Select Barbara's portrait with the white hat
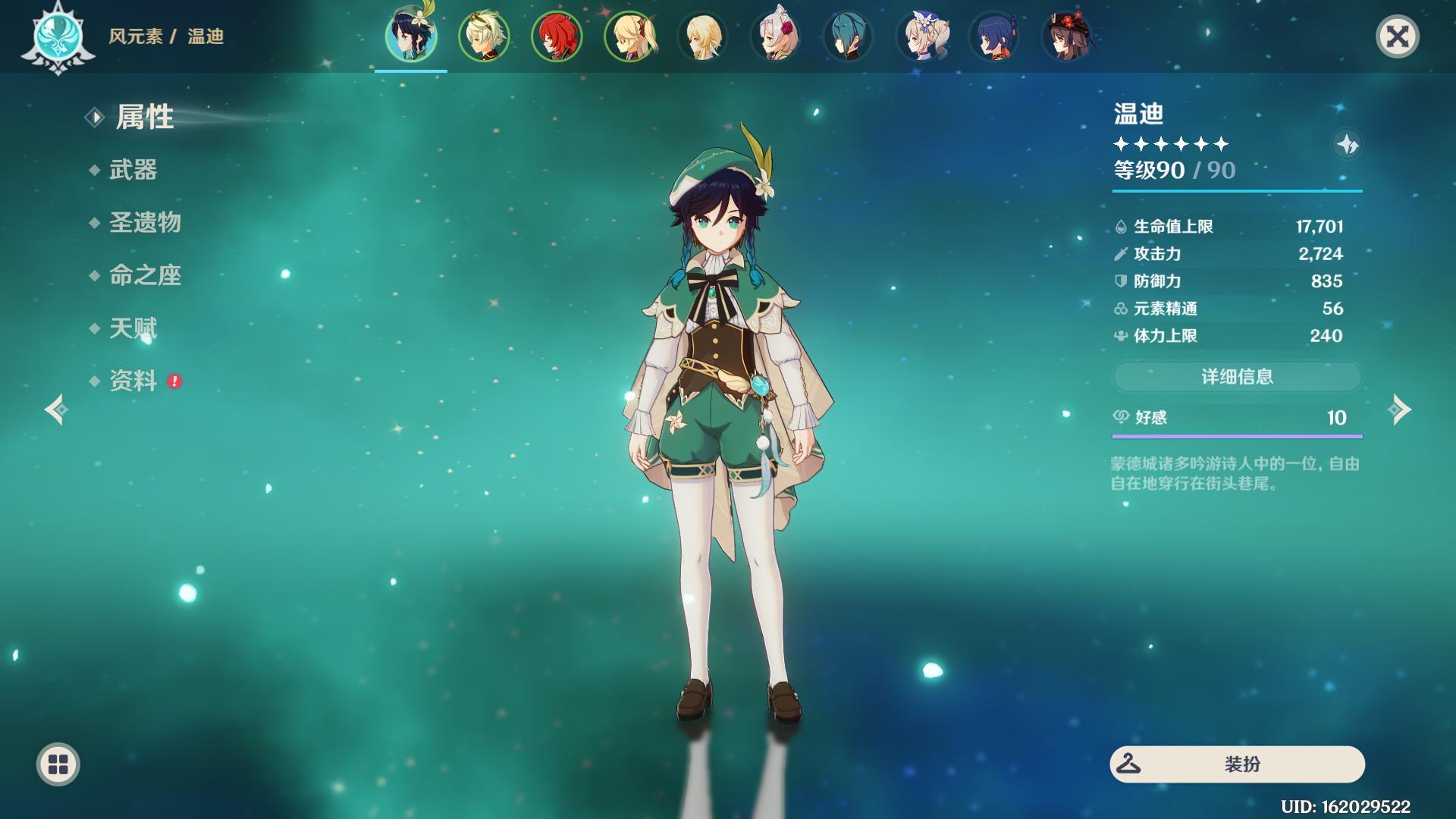 pos(921,36)
